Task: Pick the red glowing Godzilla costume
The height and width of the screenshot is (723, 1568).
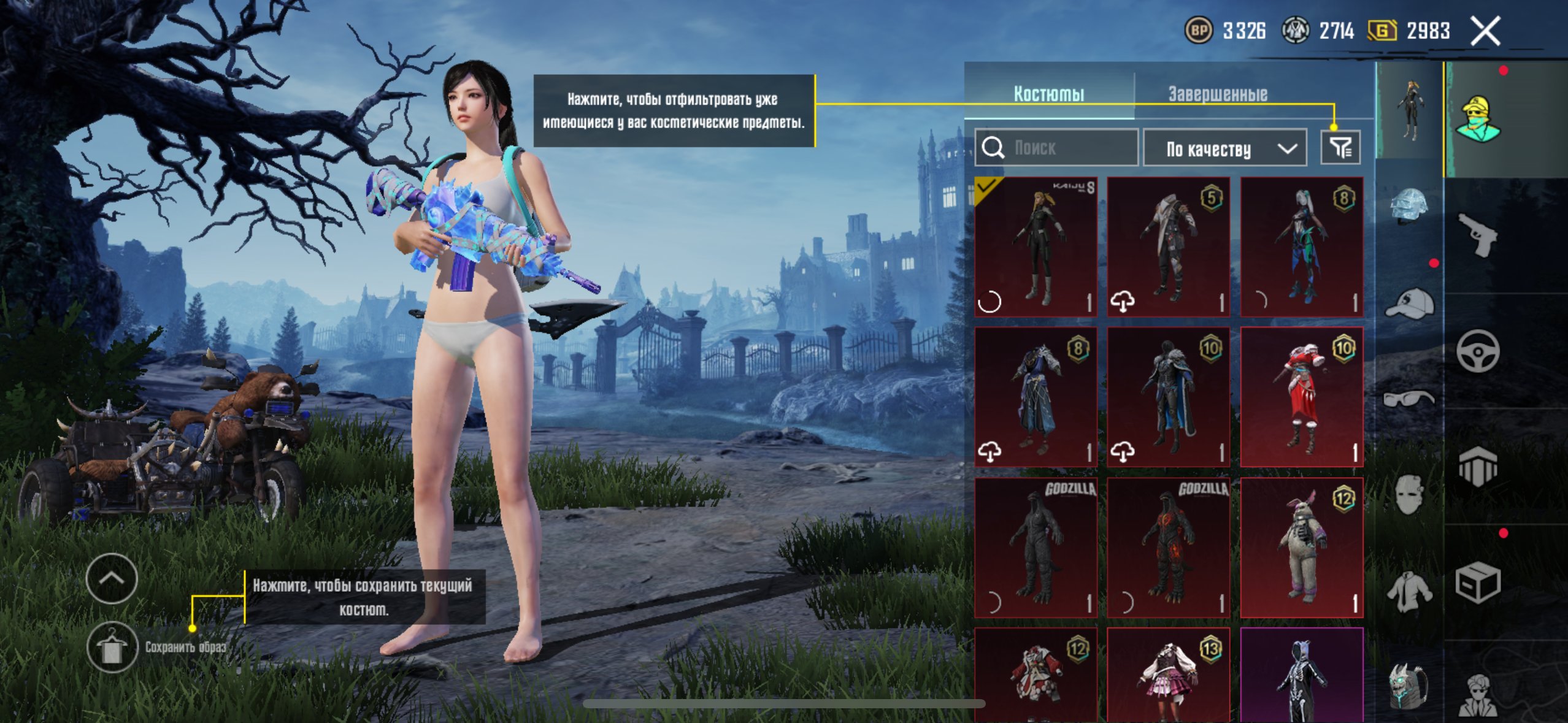Action: (x=1168, y=547)
